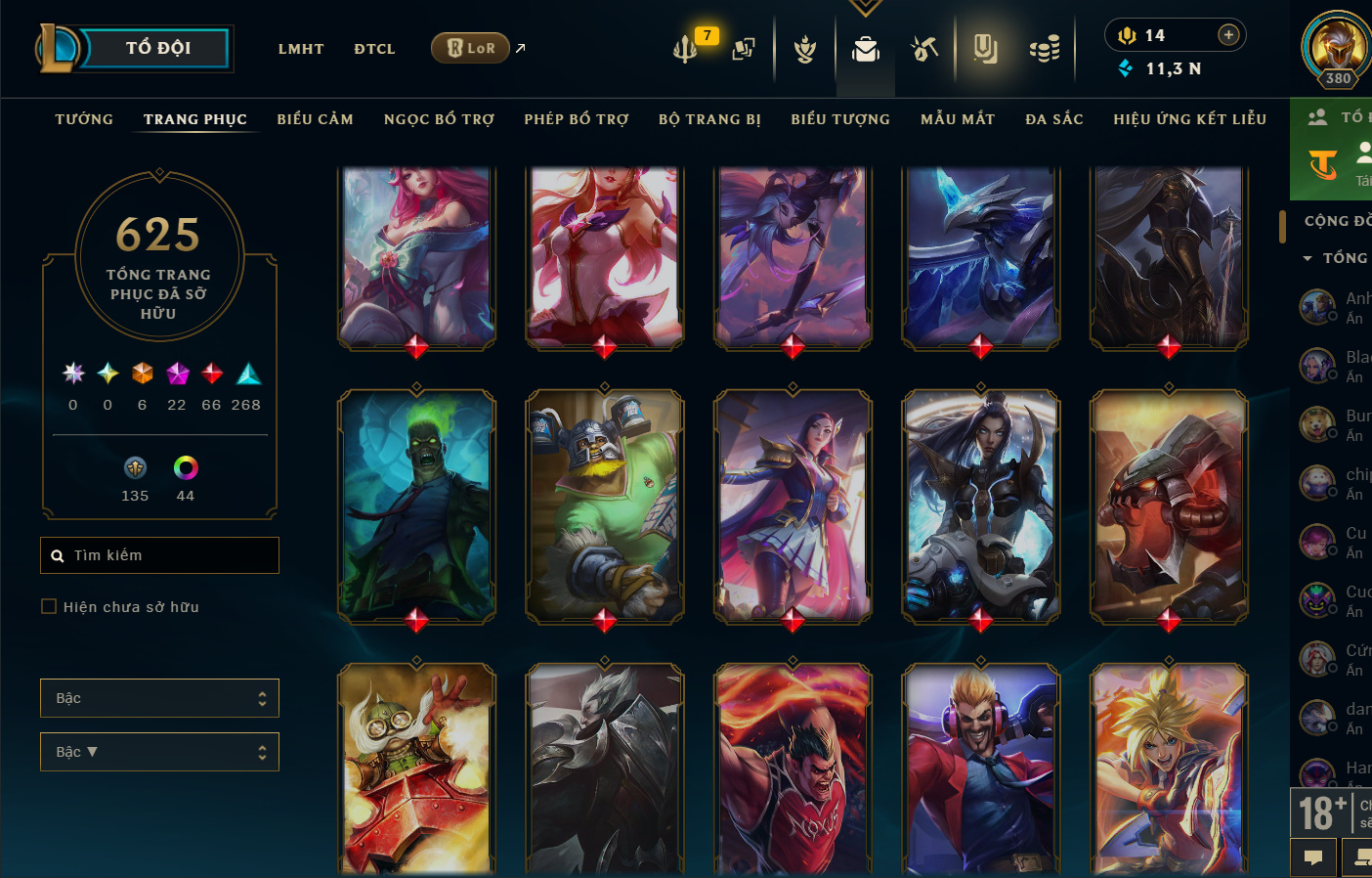Open the NGỌC BỔ TRỢ tab
The width and height of the screenshot is (1372, 878).
click(x=439, y=119)
